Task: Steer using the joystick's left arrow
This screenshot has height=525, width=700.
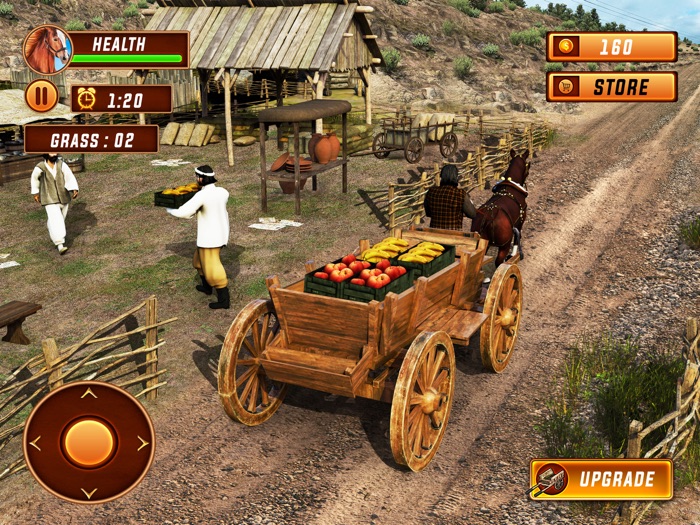Action: point(37,443)
